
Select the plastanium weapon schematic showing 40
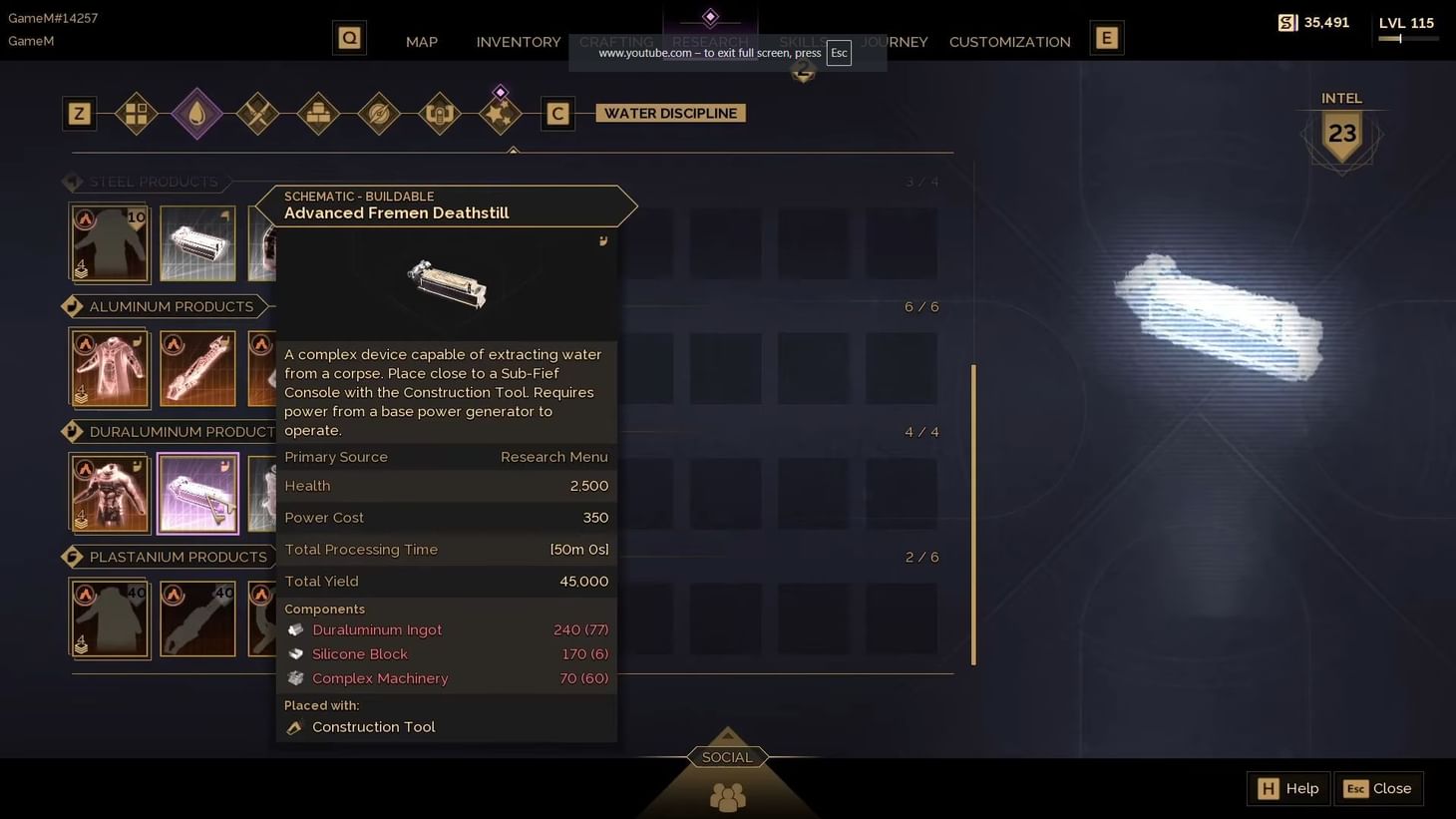point(196,617)
